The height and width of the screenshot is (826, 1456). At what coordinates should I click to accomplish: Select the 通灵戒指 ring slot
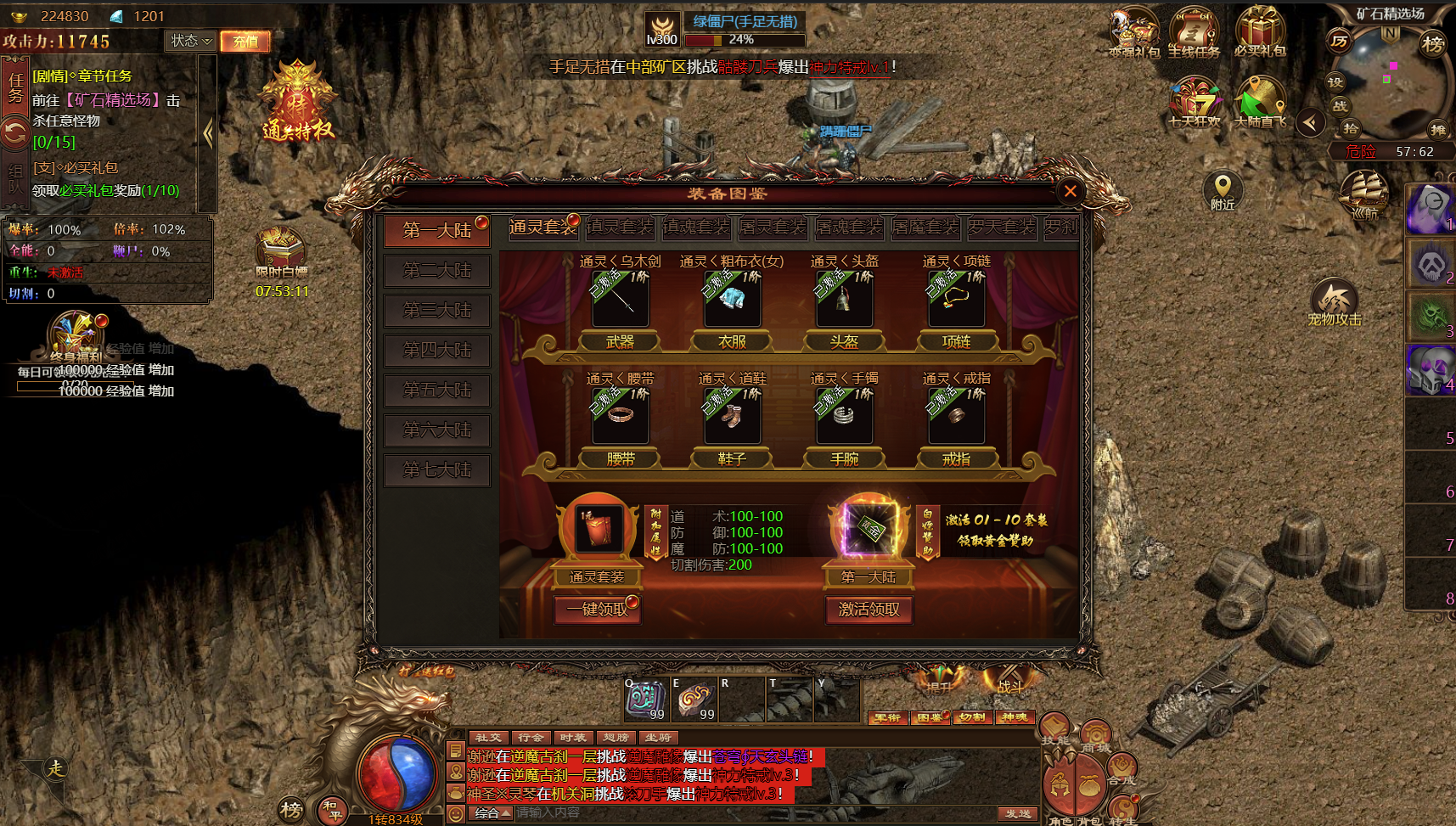[956, 416]
